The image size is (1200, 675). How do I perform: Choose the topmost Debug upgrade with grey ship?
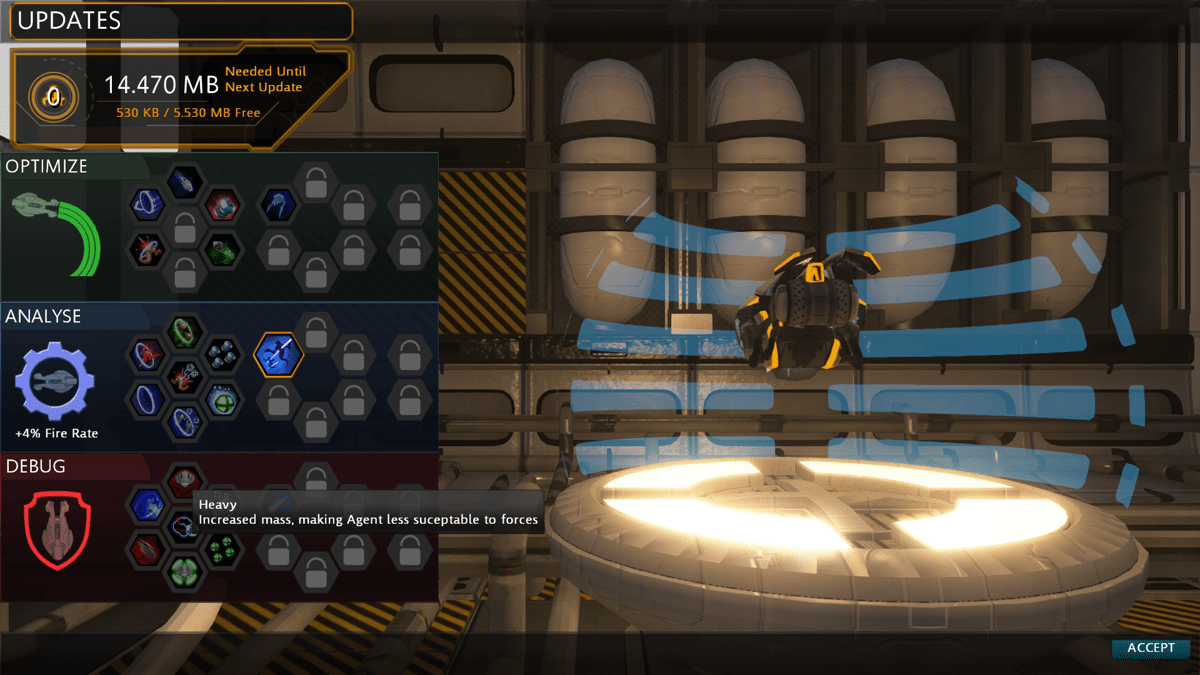[x=184, y=480]
